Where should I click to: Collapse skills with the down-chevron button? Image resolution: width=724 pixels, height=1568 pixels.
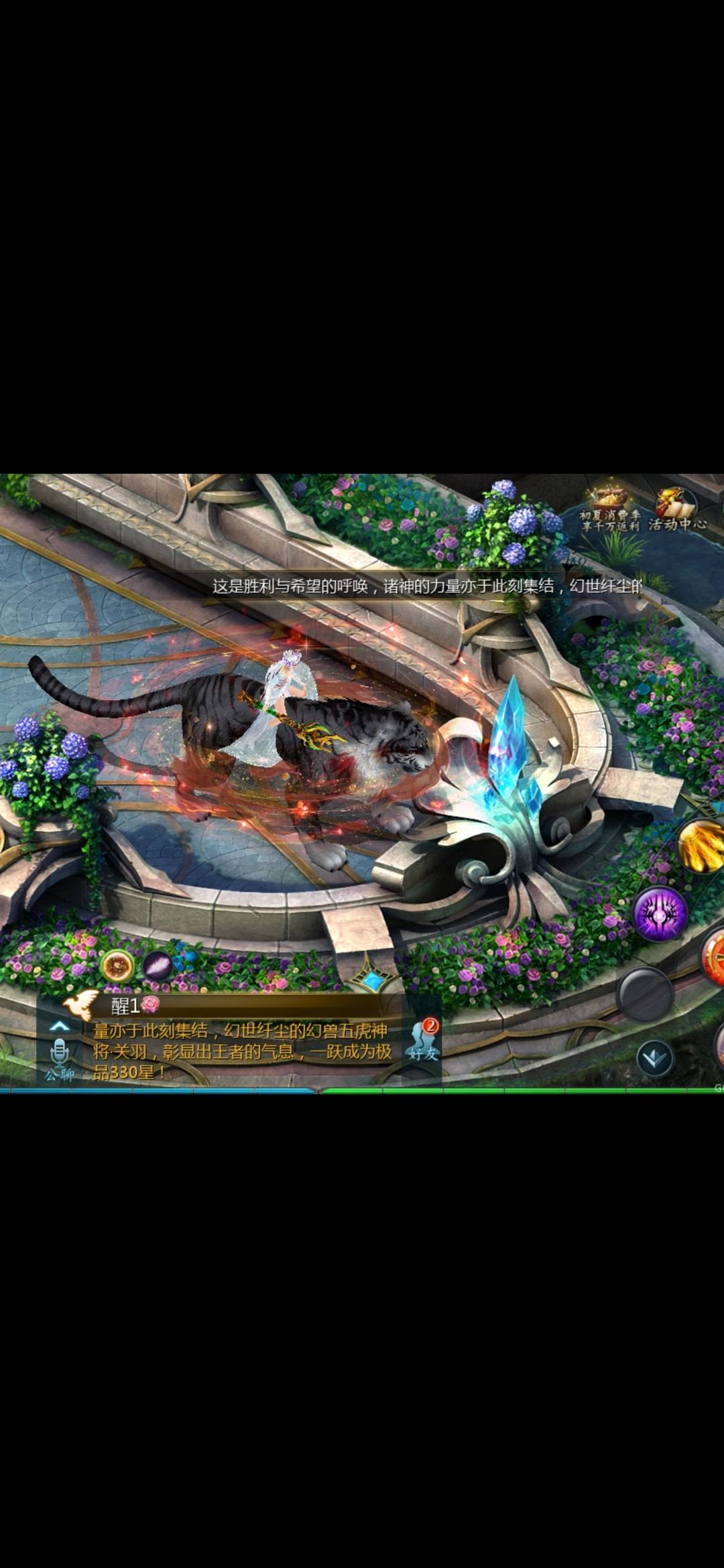[654, 1059]
